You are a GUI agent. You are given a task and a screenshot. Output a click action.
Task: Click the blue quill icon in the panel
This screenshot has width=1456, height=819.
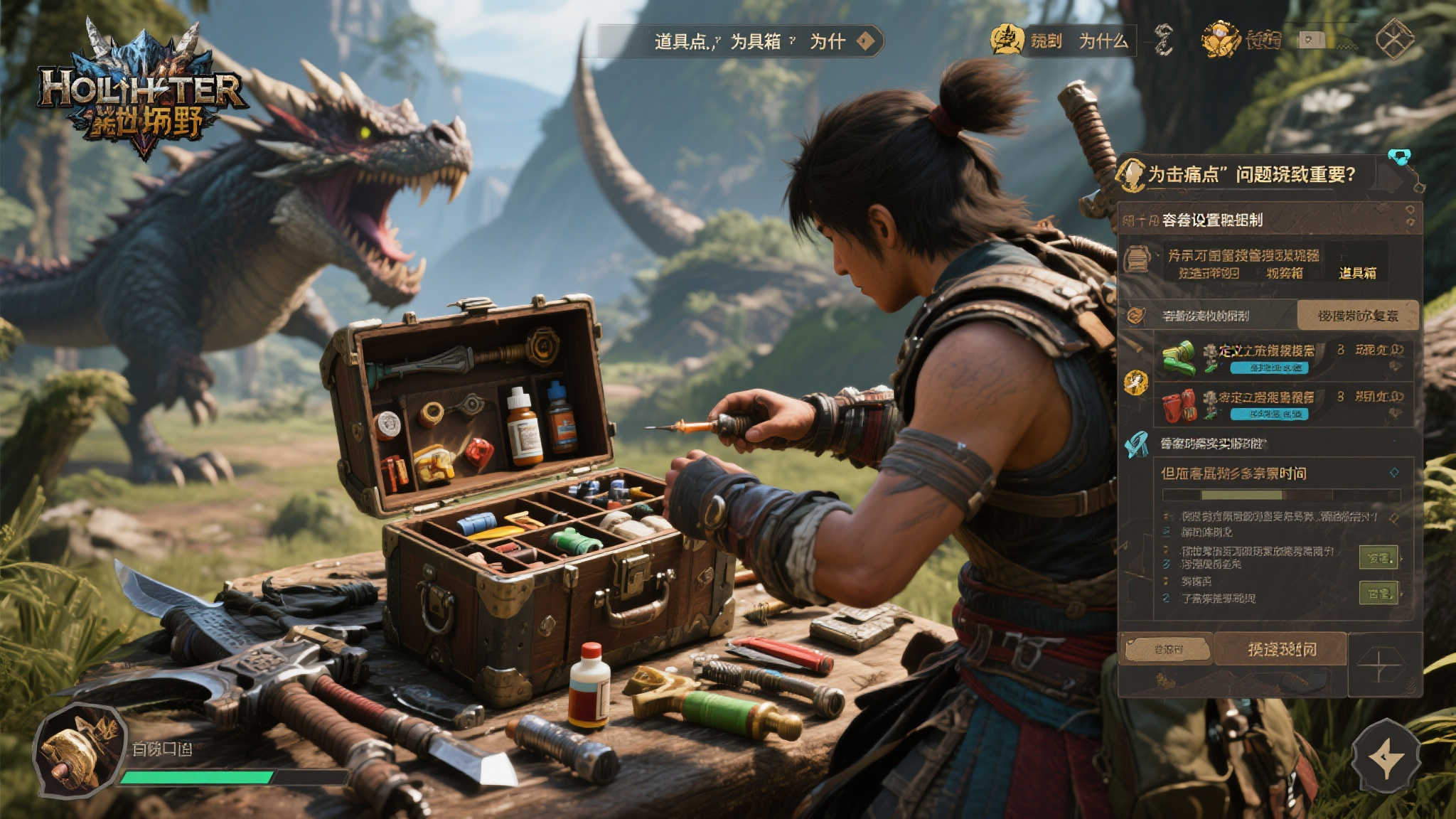(x=1136, y=444)
